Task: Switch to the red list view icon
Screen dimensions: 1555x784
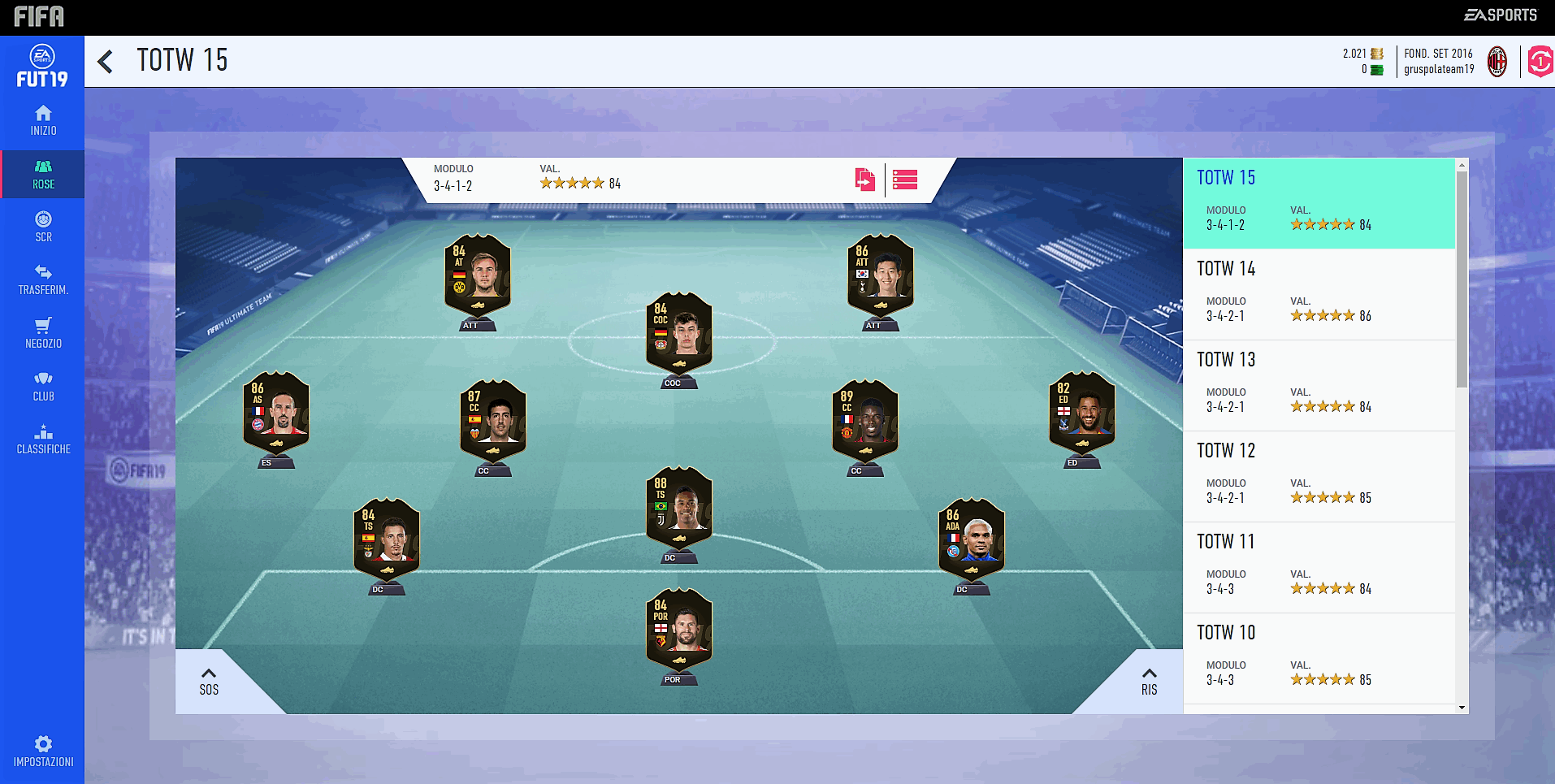Action: click(x=904, y=180)
